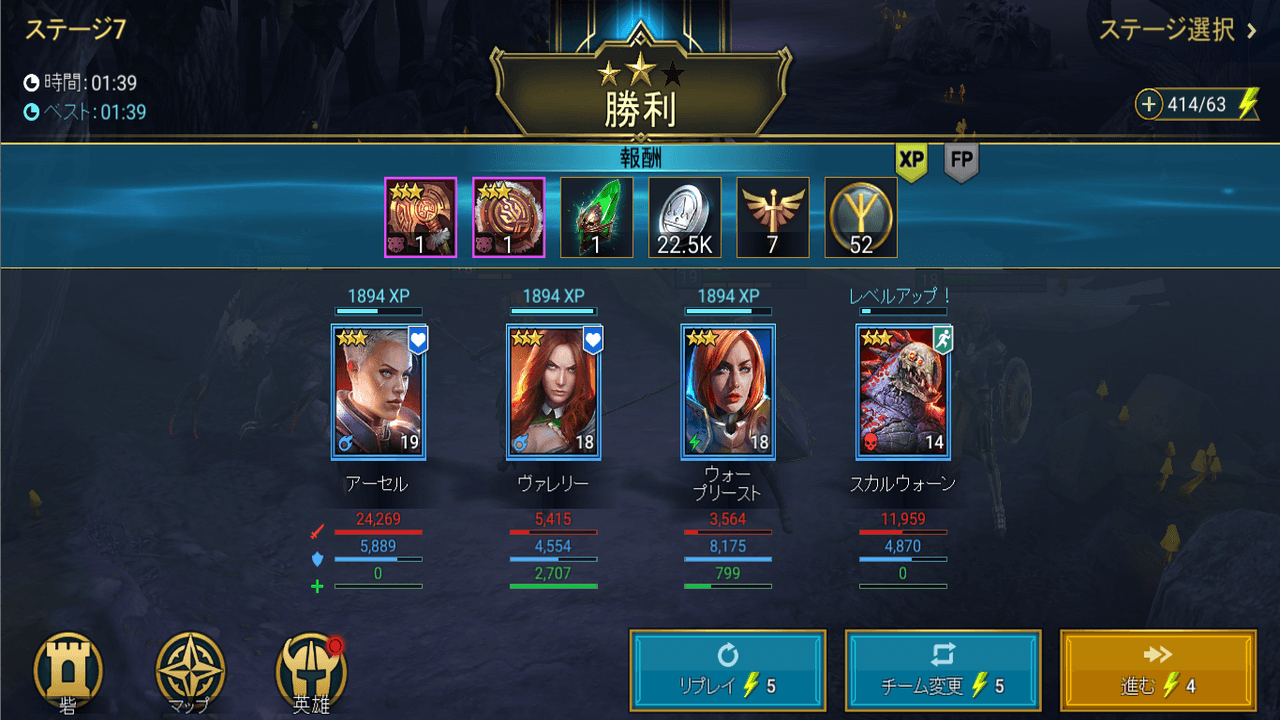Inspect the second starred shield artifact reward
This screenshot has height=720, width=1280.
pos(508,216)
